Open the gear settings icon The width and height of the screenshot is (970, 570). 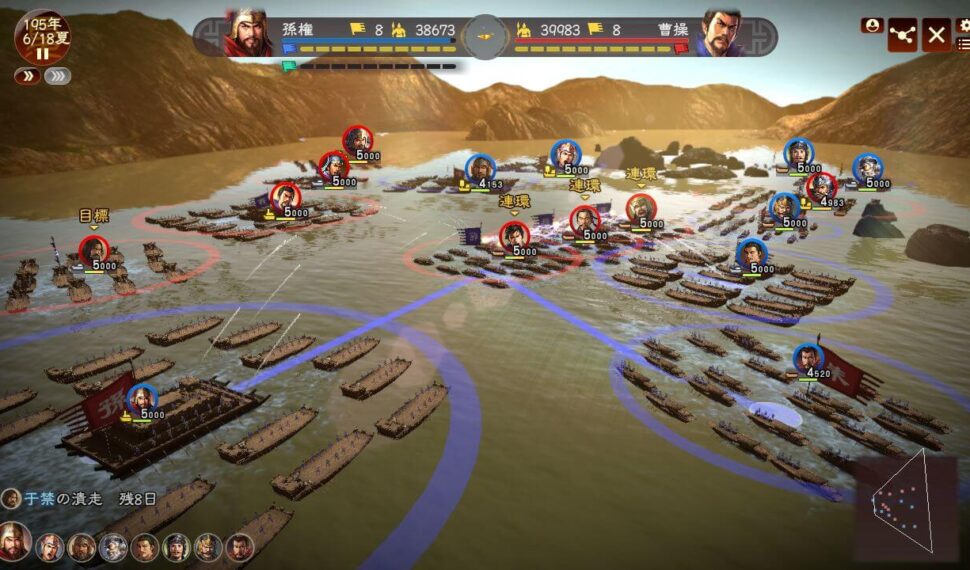coord(963,24)
